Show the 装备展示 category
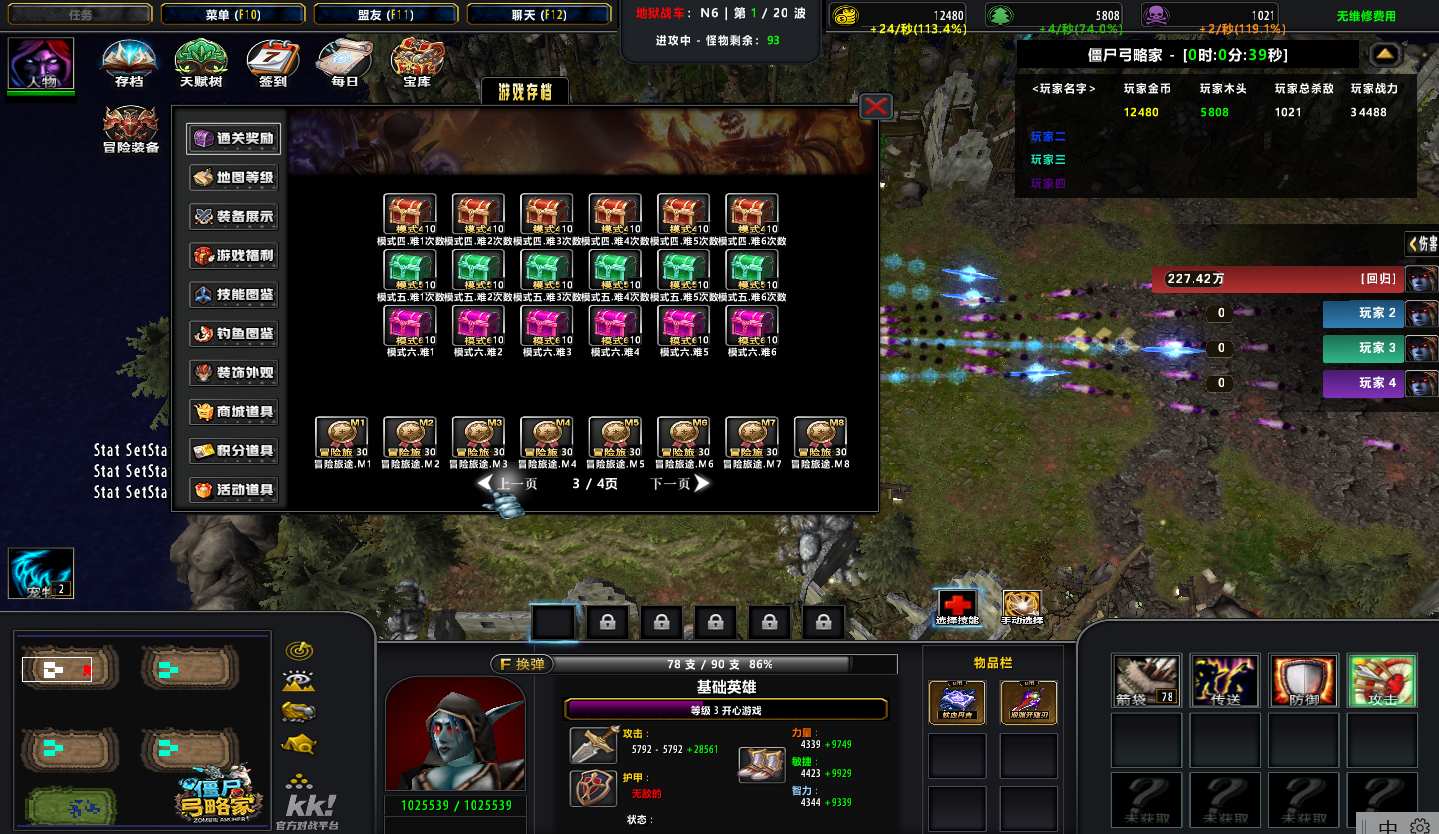Screen dimensions: 1439x834 click(233, 217)
